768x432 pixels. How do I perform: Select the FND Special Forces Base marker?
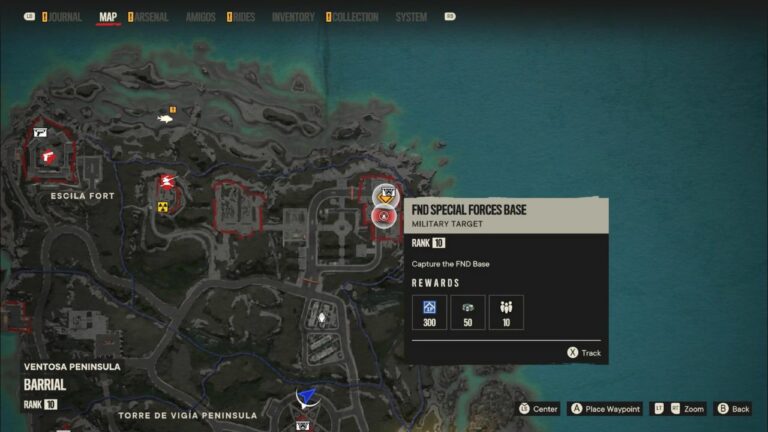[384, 215]
